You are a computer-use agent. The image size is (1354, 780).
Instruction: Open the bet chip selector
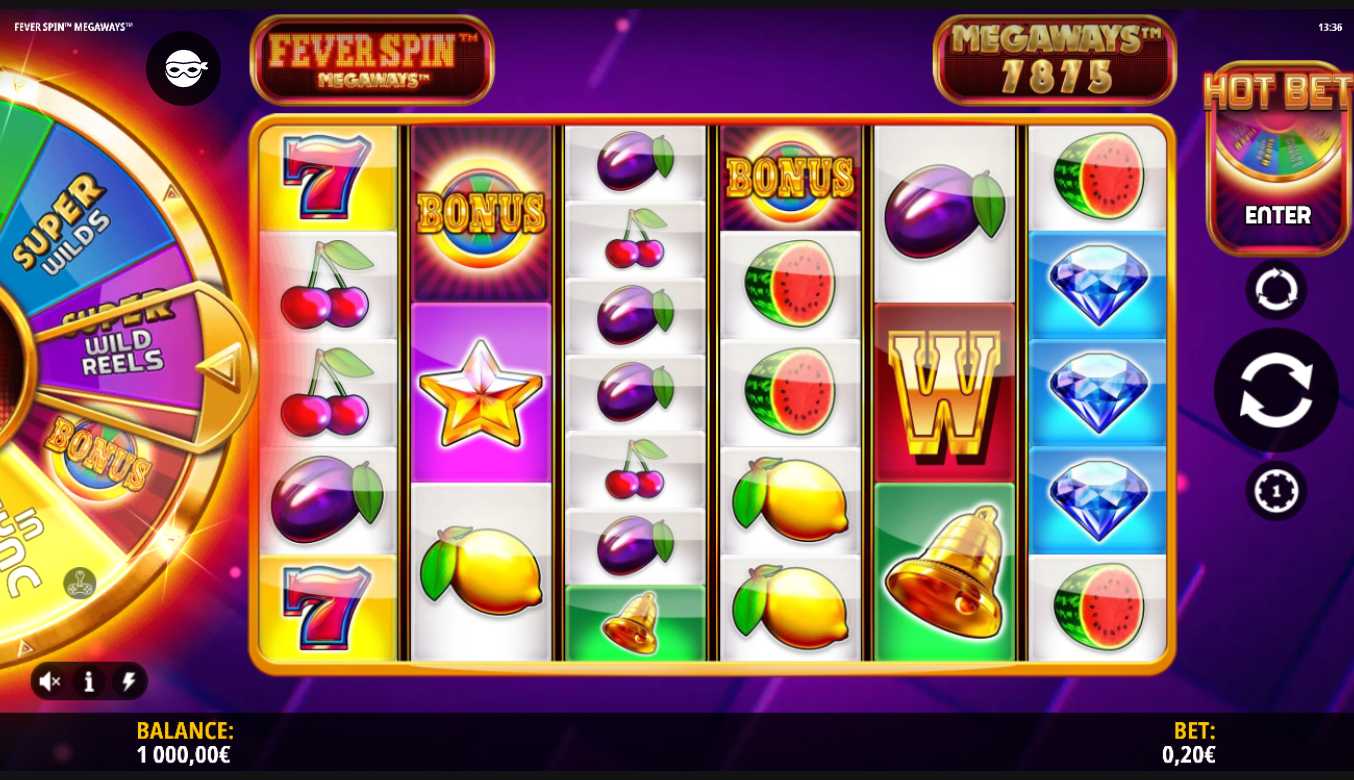(x=1275, y=491)
